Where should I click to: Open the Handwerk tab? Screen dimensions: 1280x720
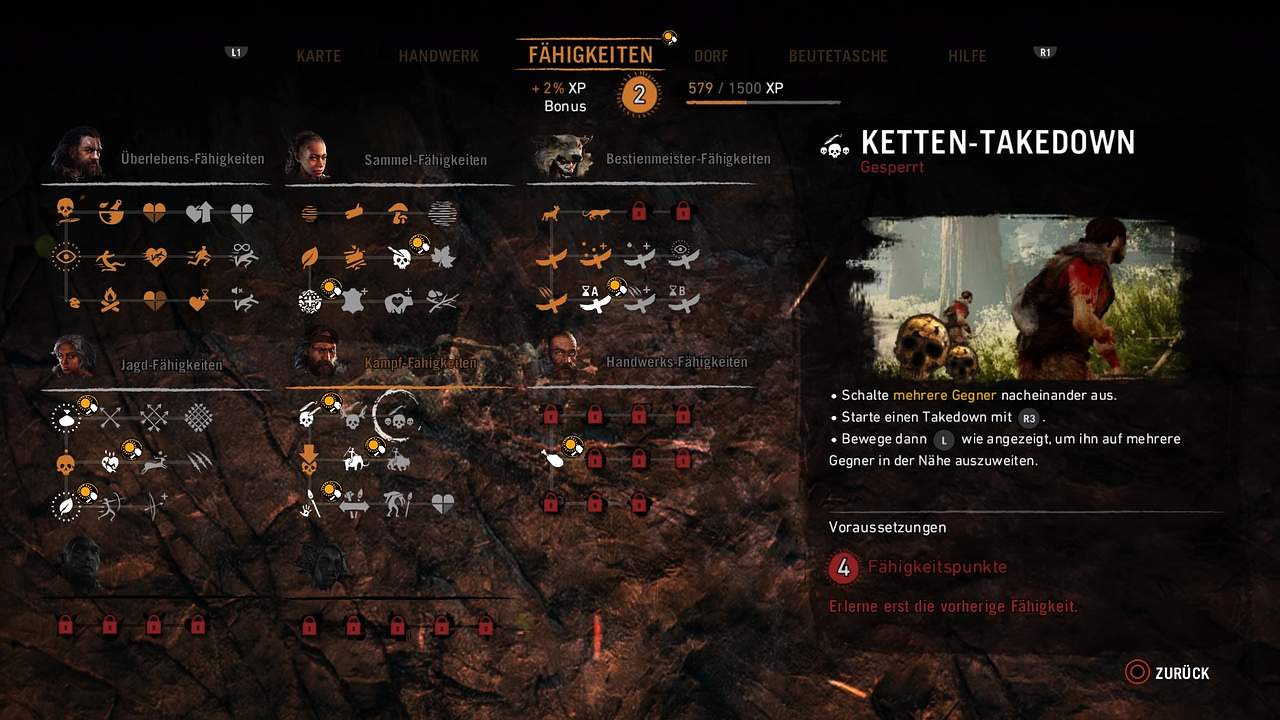pyautogui.click(x=438, y=56)
